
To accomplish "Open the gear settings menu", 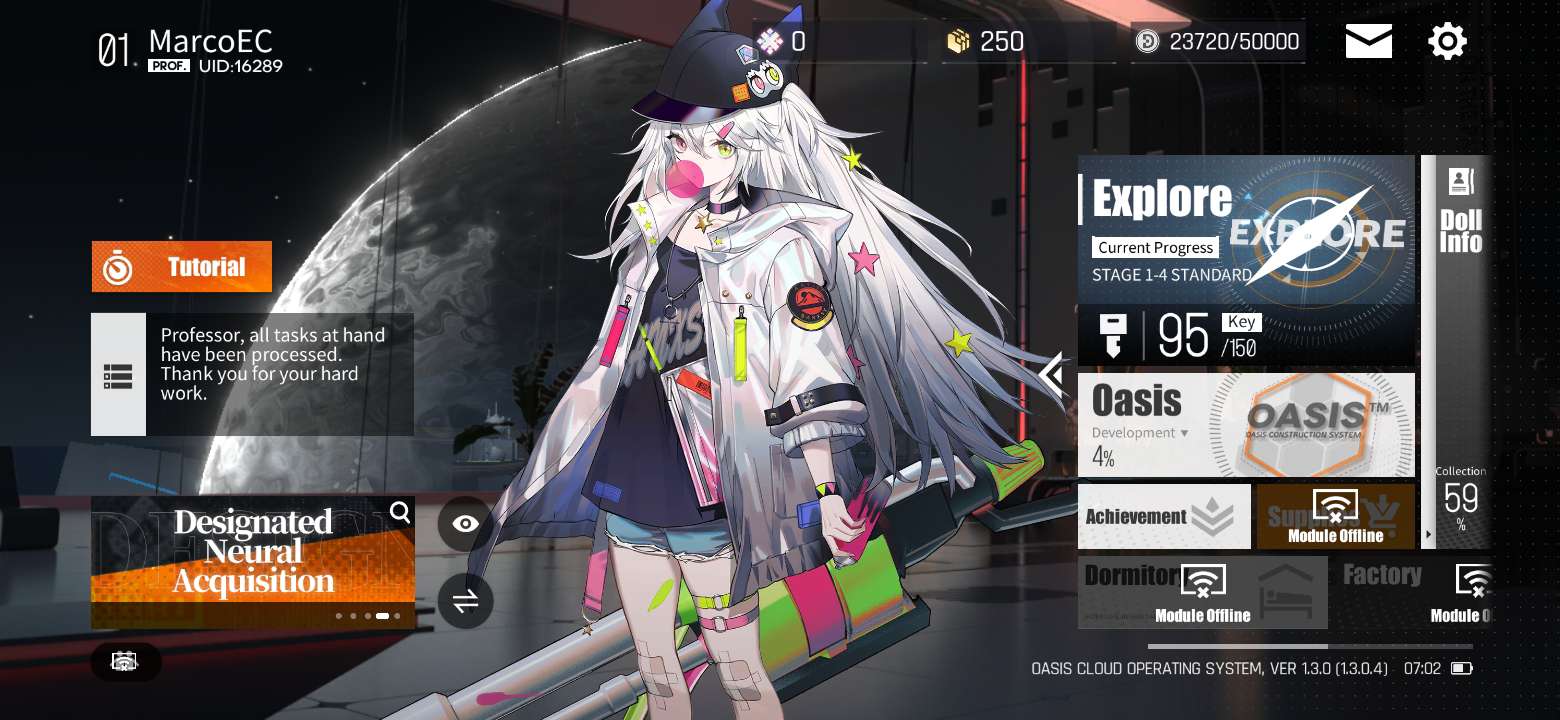I will (1447, 42).
